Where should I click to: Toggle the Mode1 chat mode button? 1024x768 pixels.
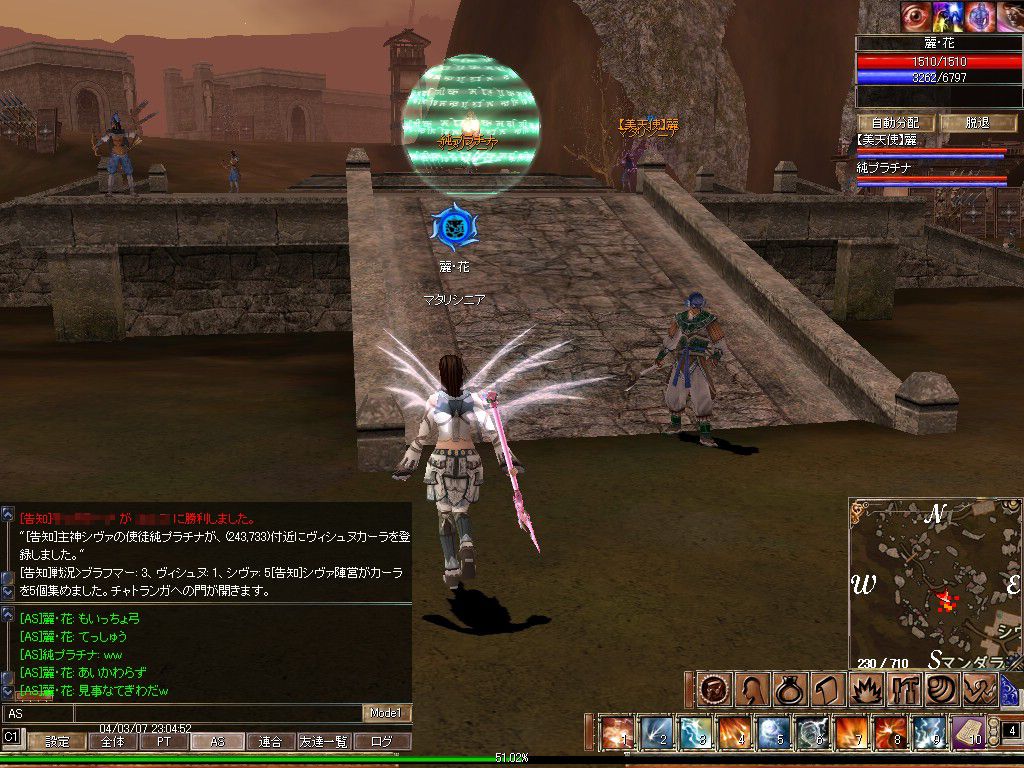coord(386,713)
